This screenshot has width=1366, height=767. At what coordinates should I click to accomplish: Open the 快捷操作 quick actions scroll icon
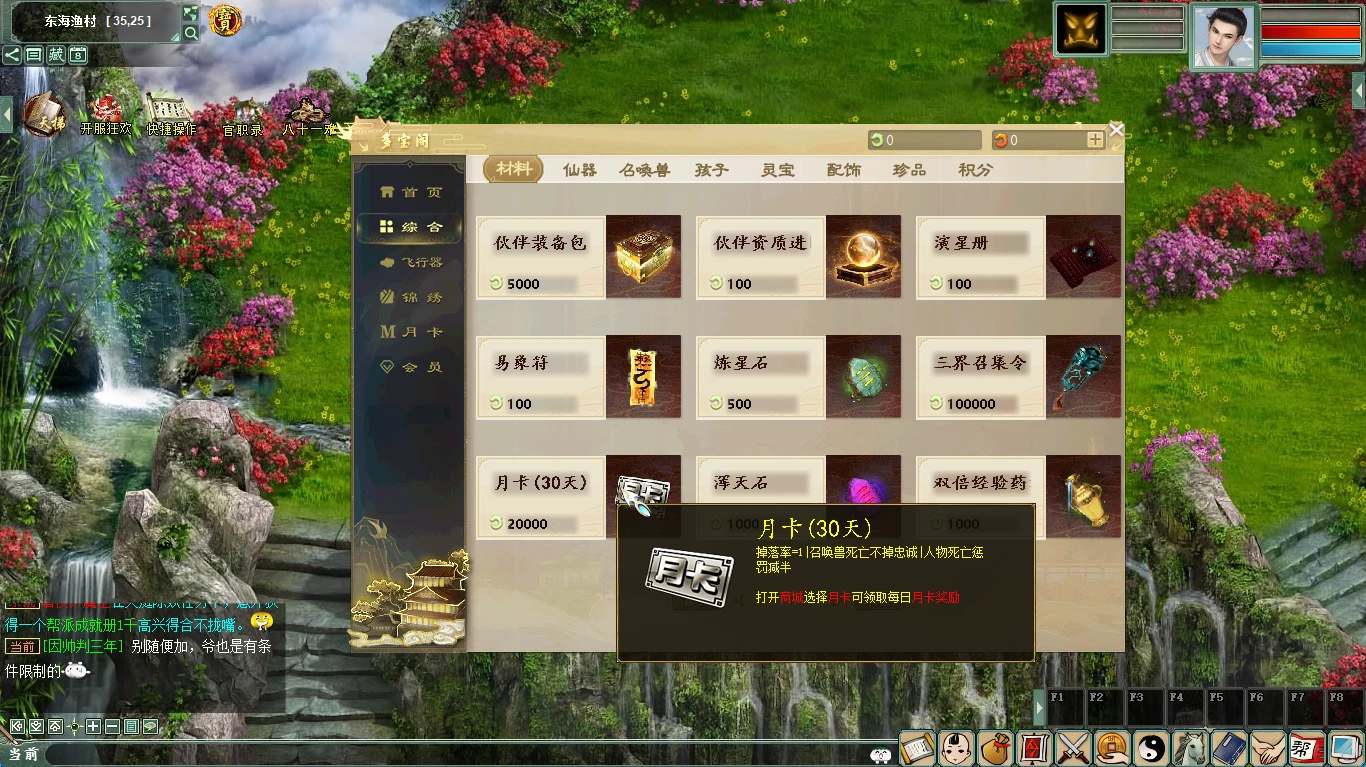(166, 105)
